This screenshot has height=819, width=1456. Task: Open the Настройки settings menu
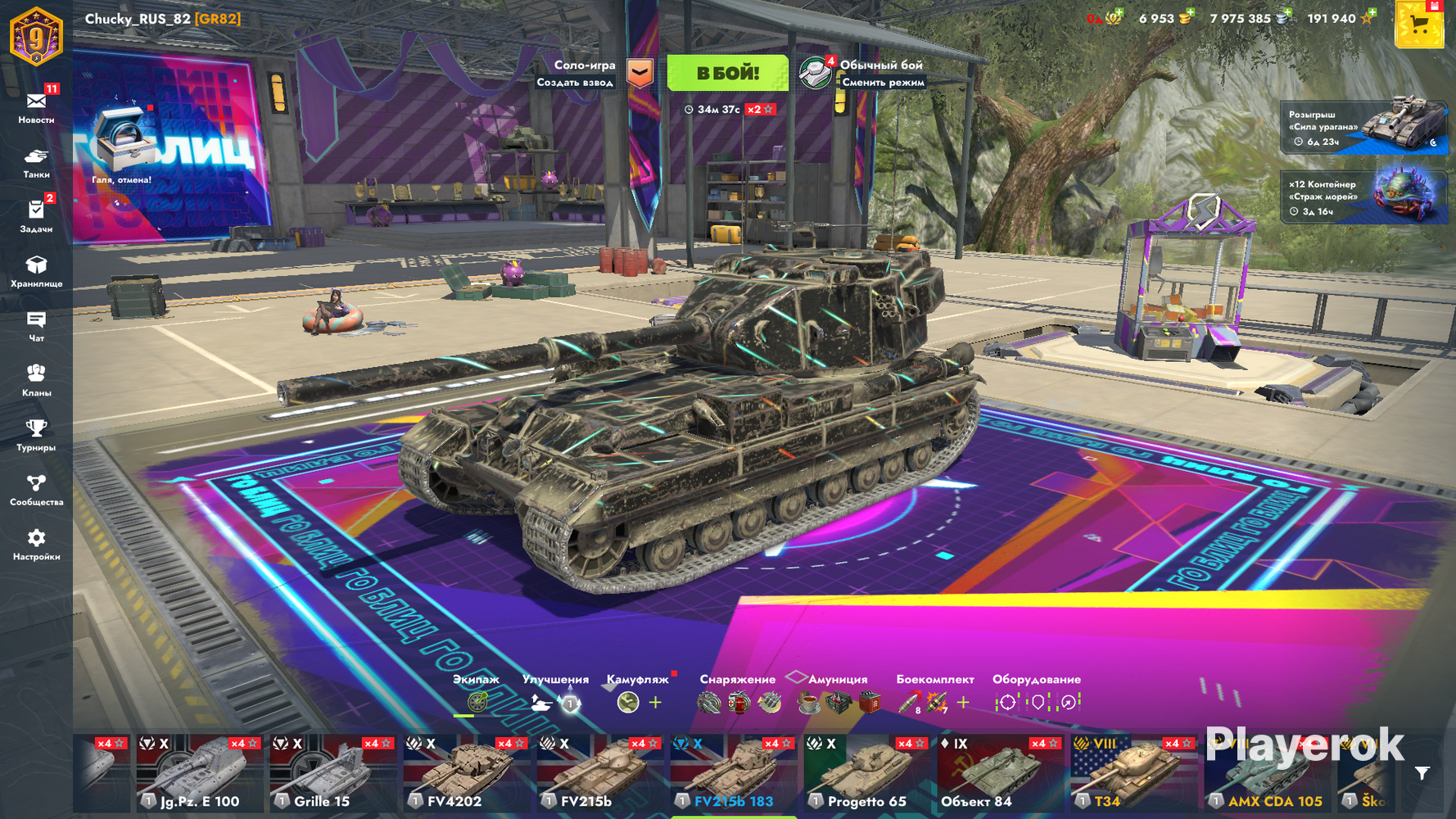tap(36, 544)
